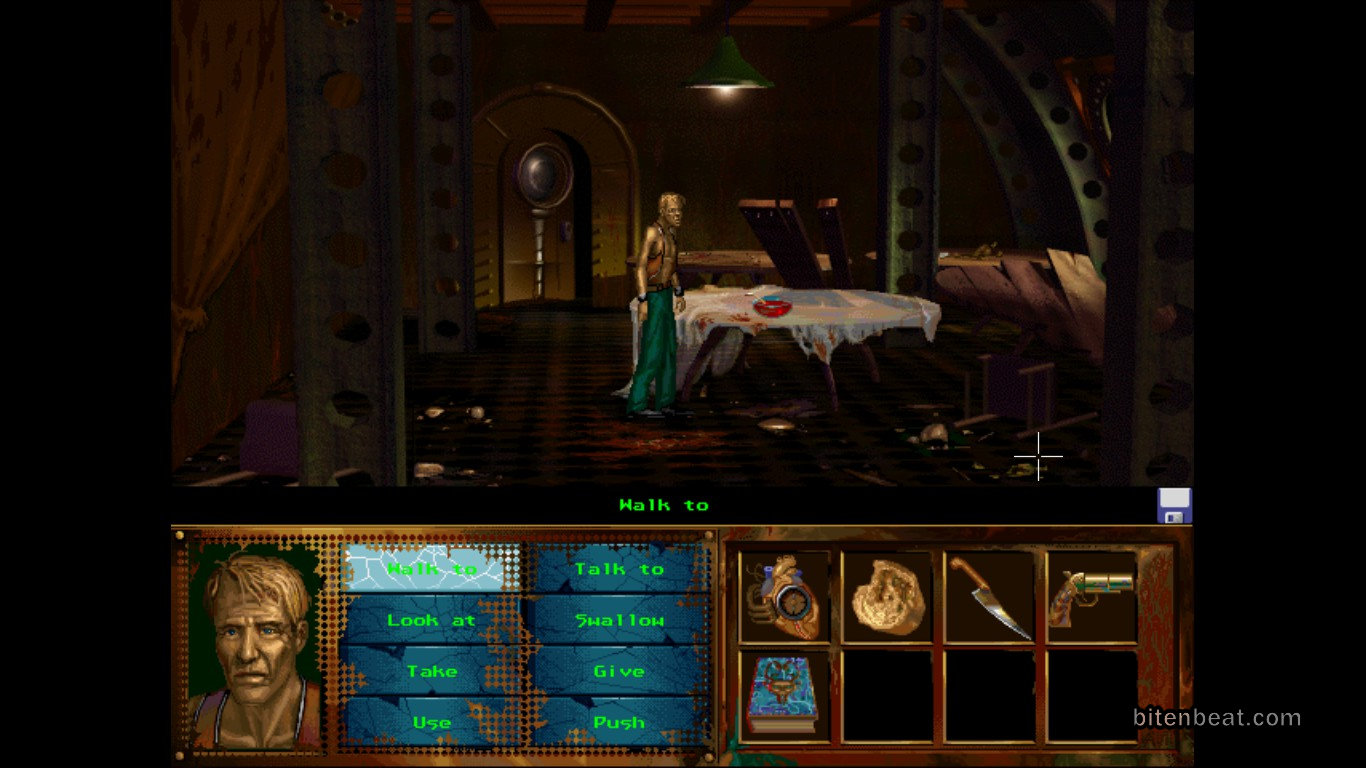The width and height of the screenshot is (1366, 768).
Task: Select the blue book inventory item
Action: [x=785, y=696]
